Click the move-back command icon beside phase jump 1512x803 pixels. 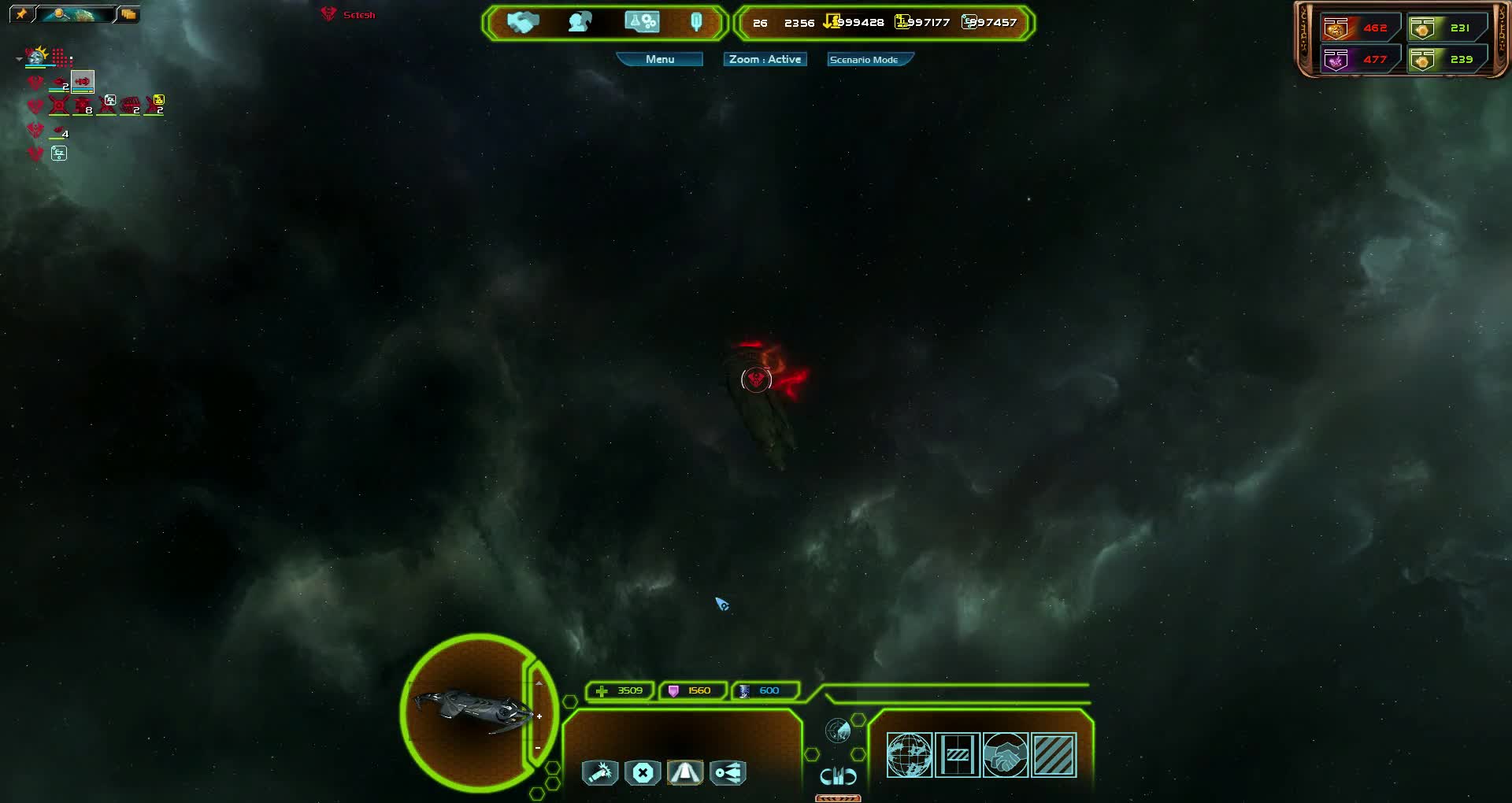coord(728,773)
